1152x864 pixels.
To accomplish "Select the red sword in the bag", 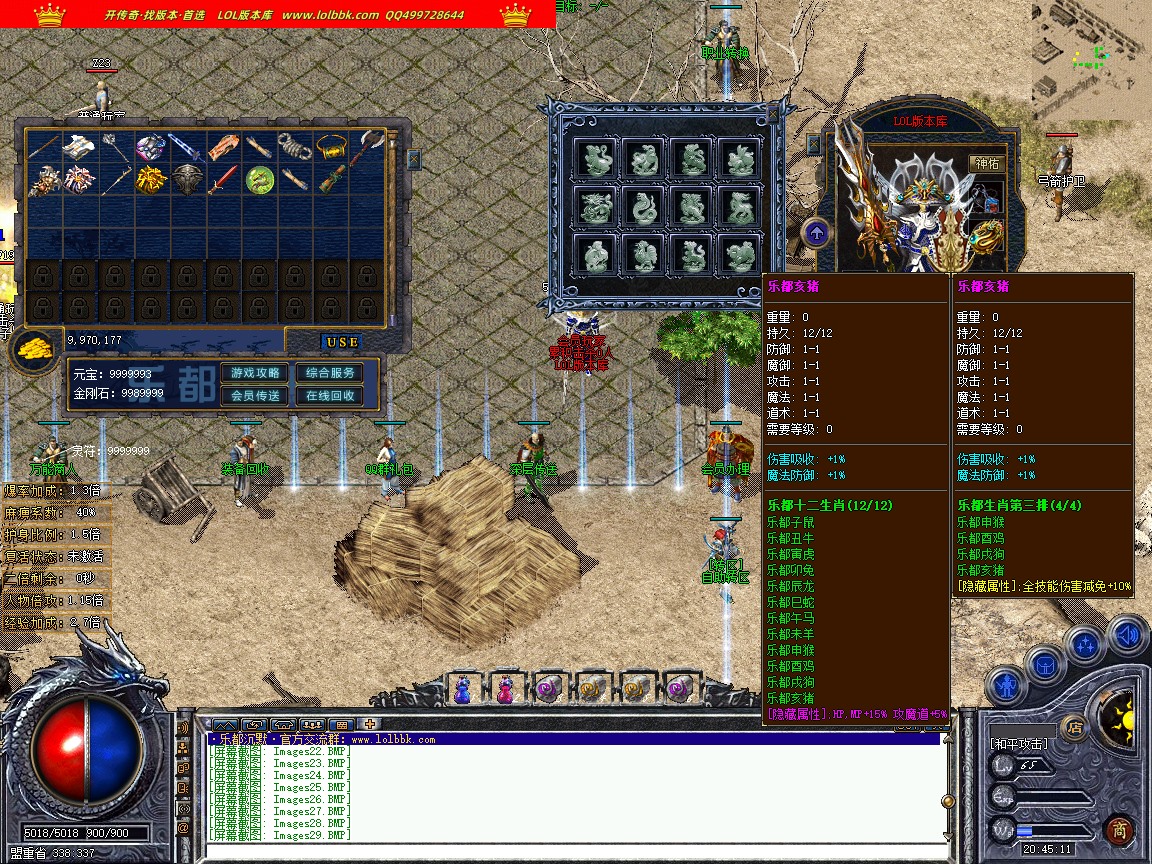I will 223,180.
